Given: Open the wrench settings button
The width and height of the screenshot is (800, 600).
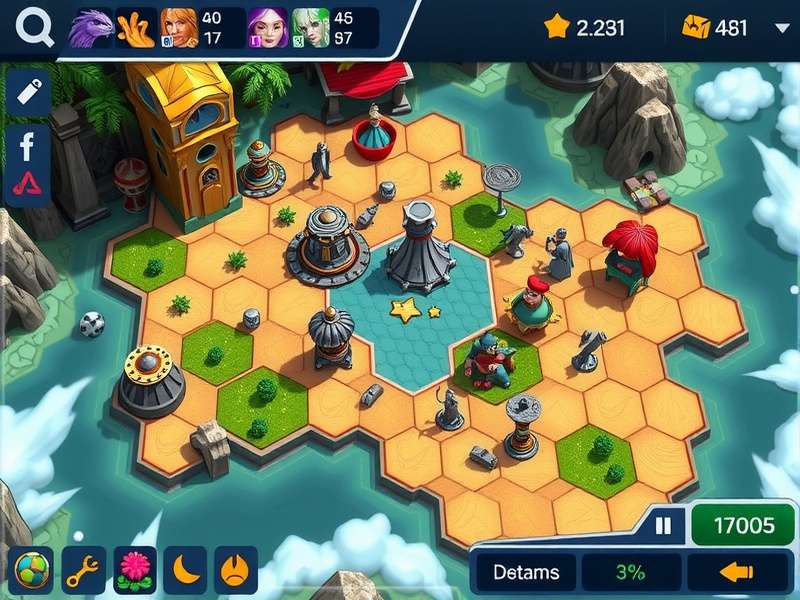Looking at the screenshot, I should pyautogui.click(x=84, y=571).
